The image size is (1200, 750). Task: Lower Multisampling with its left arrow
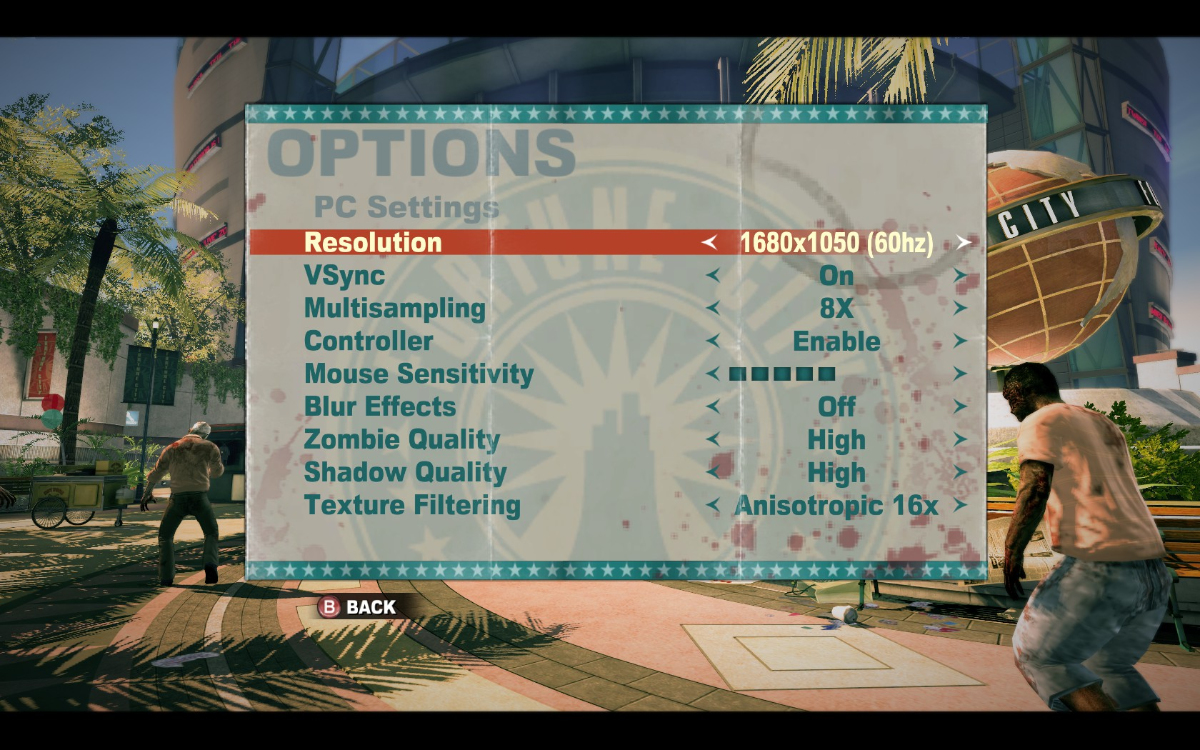[x=712, y=308]
